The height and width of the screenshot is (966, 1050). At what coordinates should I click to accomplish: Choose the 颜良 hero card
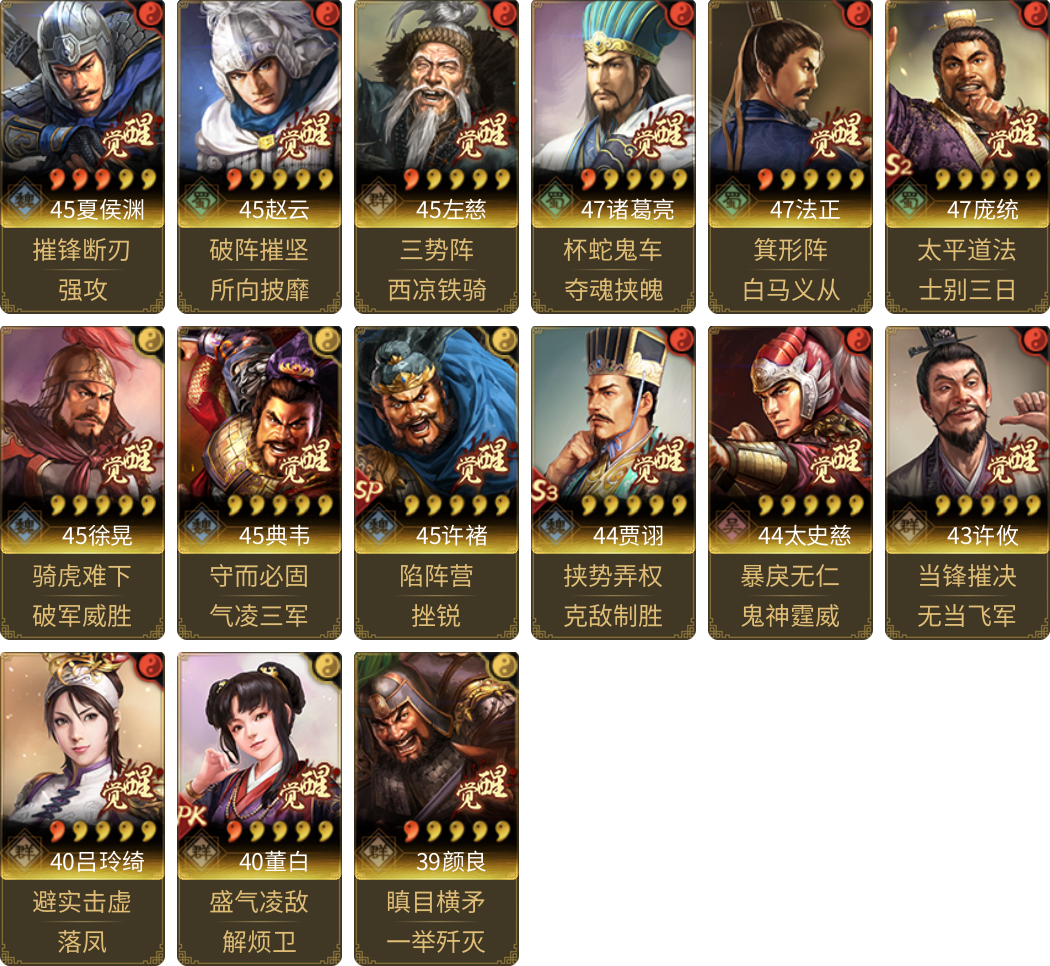[x=436, y=762]
